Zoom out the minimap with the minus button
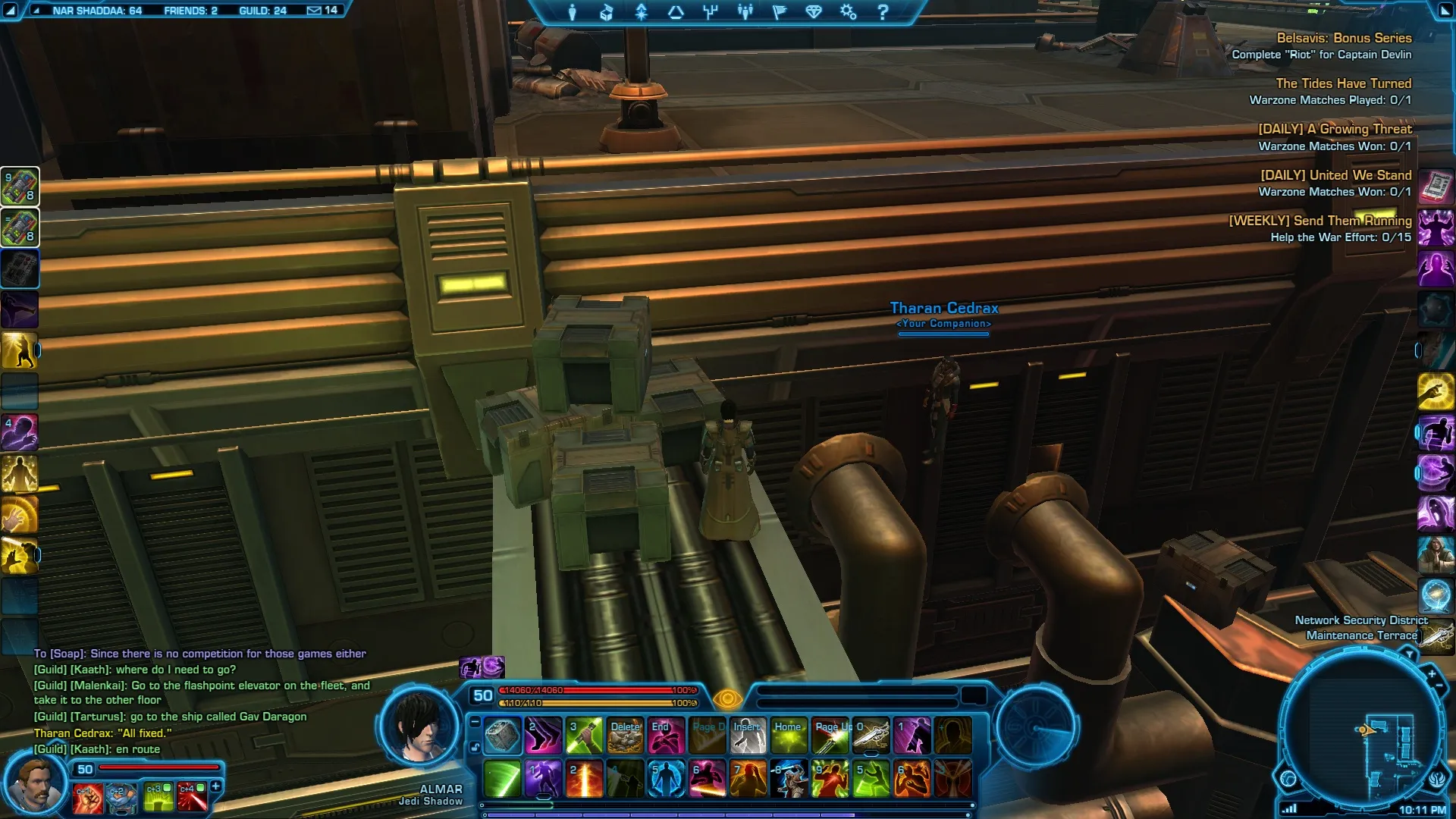1456x819 pixels. pos(1439,686)
